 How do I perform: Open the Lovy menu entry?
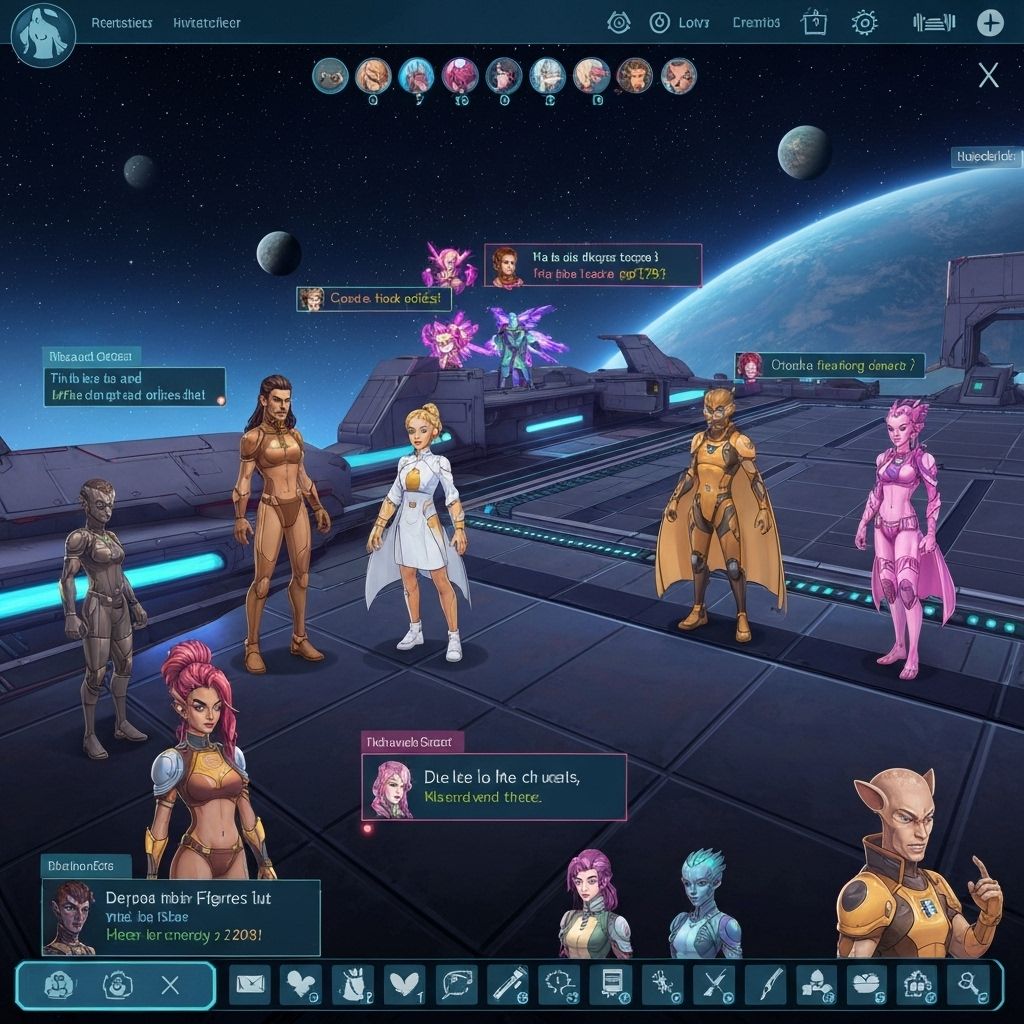click(x=680, y=22)
